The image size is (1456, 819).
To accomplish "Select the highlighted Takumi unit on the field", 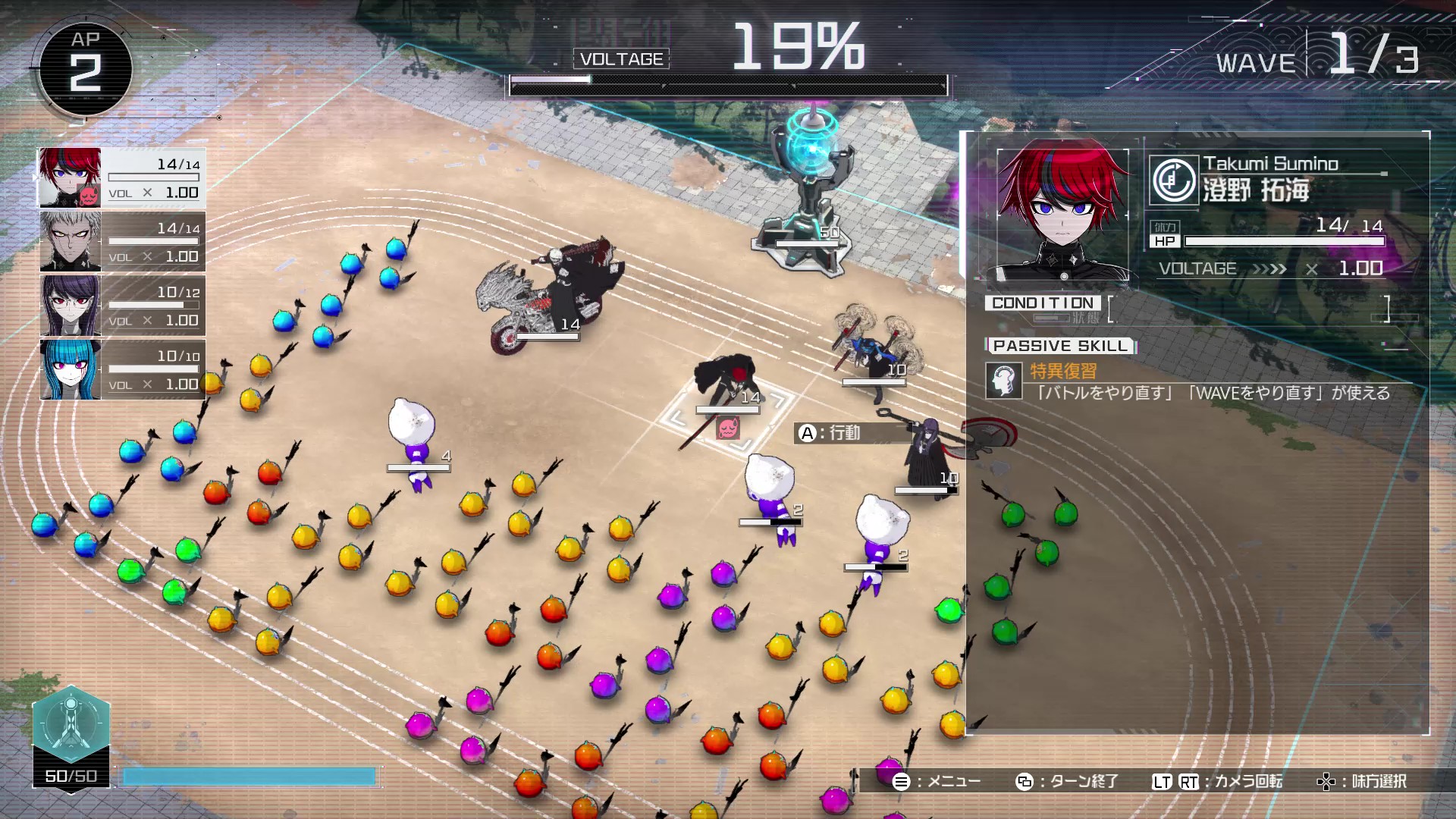I will pos(726,383).
